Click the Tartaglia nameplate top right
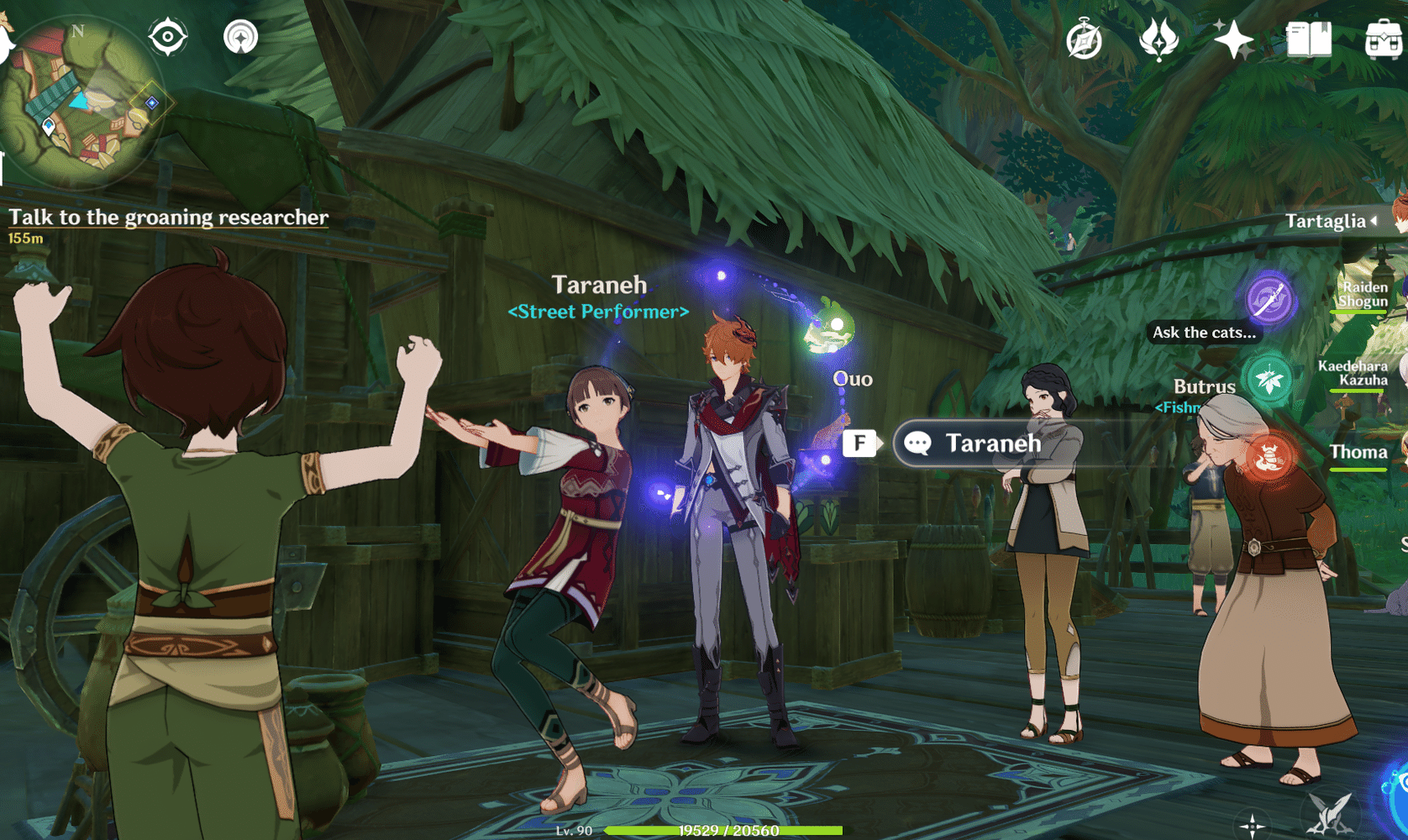Viewport: 1408px width, 840px height. click(x=1327, y=222)
